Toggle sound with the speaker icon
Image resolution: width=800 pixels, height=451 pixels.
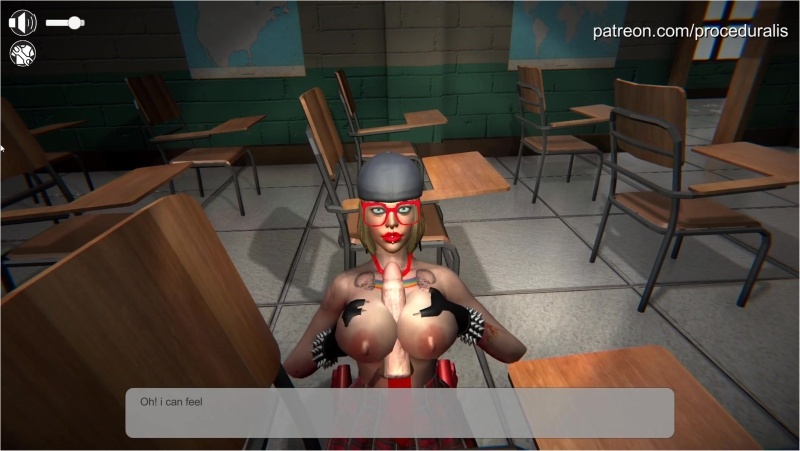(x=22, y=21)
